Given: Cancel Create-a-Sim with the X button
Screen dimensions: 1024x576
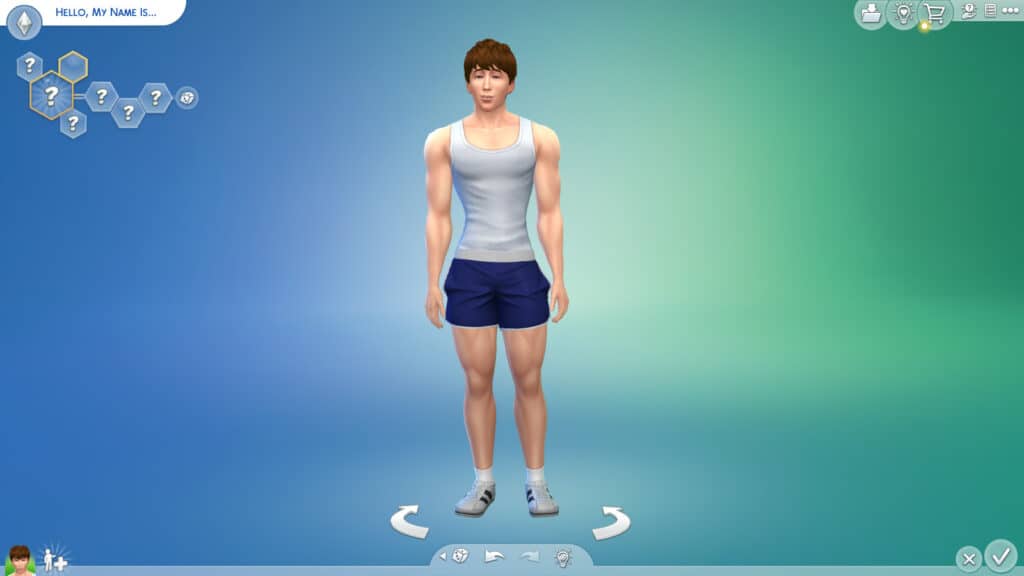Looking at the screenshot, I should pos(967,558).
